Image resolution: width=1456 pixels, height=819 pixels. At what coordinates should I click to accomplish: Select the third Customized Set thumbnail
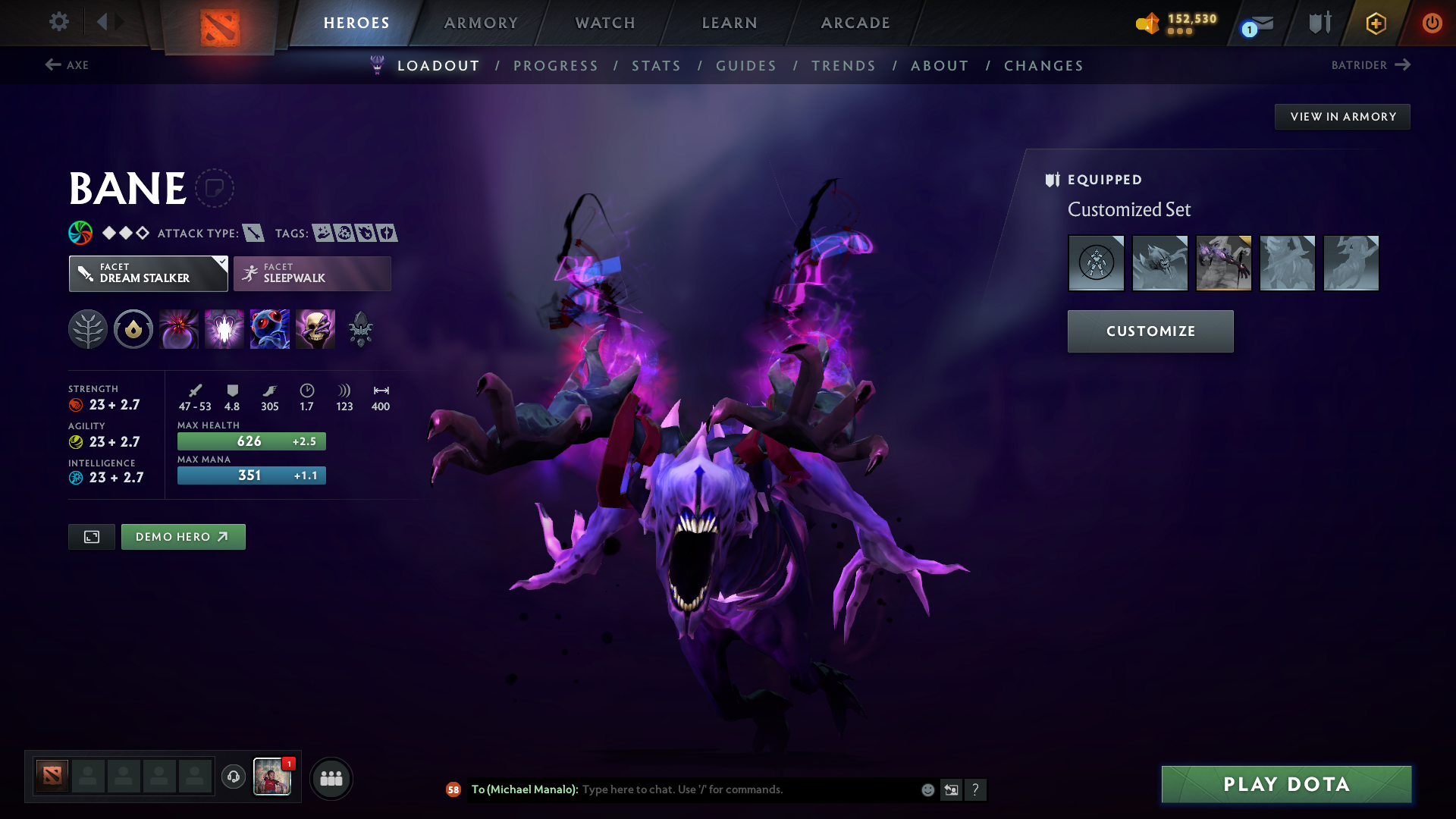tap(1223, 263)
